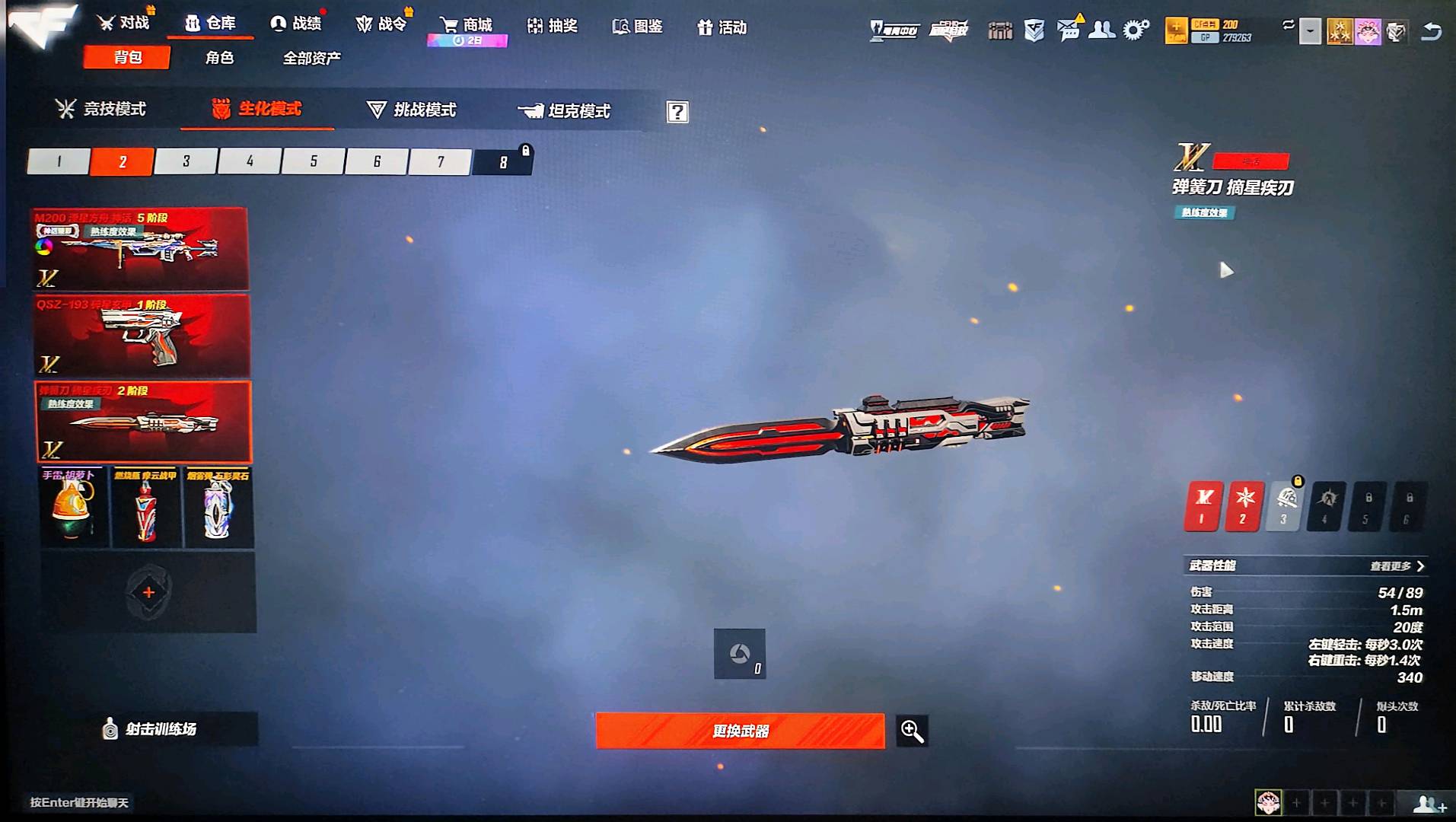Switch to the 角色 character tab
The height and width of the screenshot is (822, 1456).
point(219,58)
